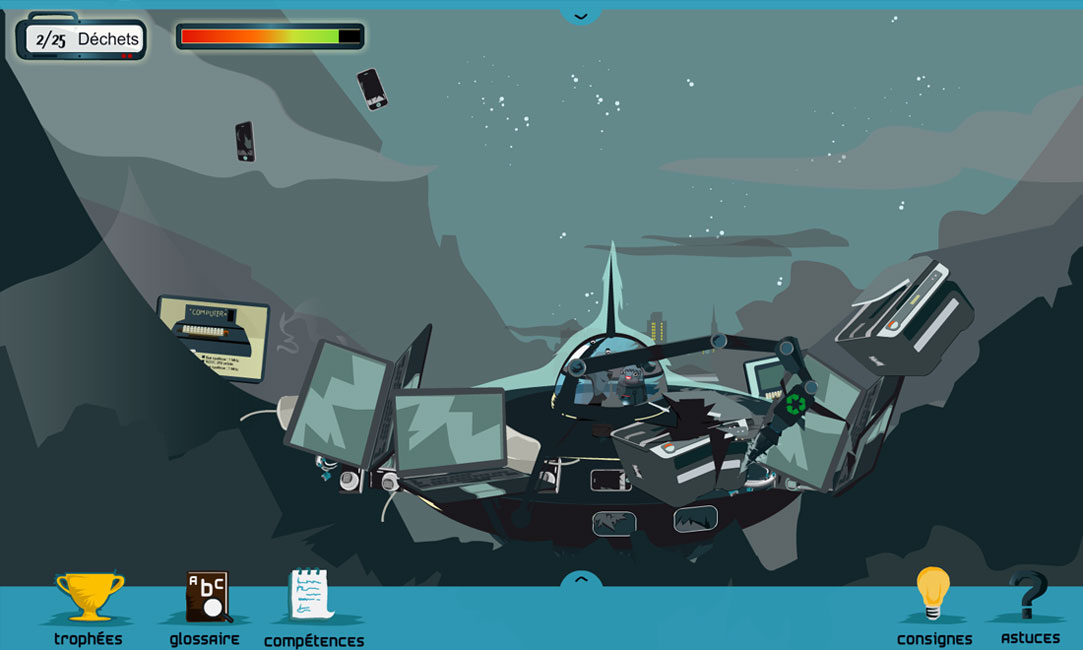Expand the top panel down arrow
This screenshot has width=1083, height=650.
click(581, 15)
